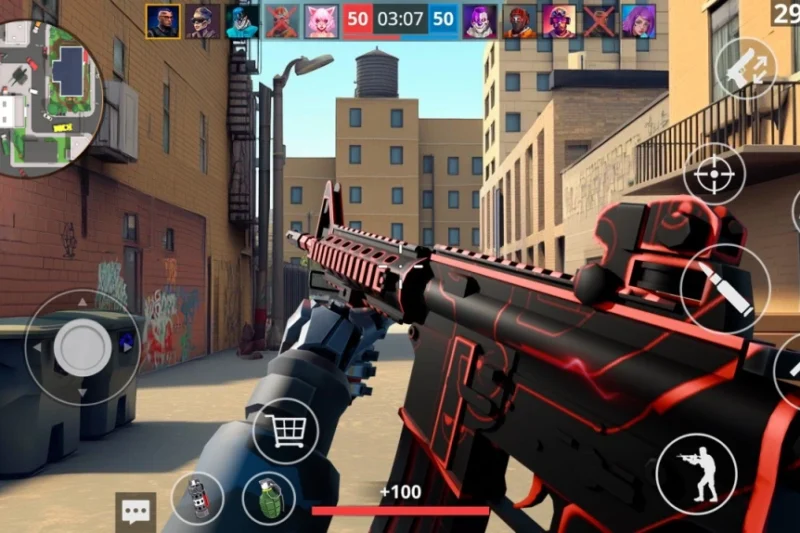Tap the virtual movement joystick

coord(82,348)
